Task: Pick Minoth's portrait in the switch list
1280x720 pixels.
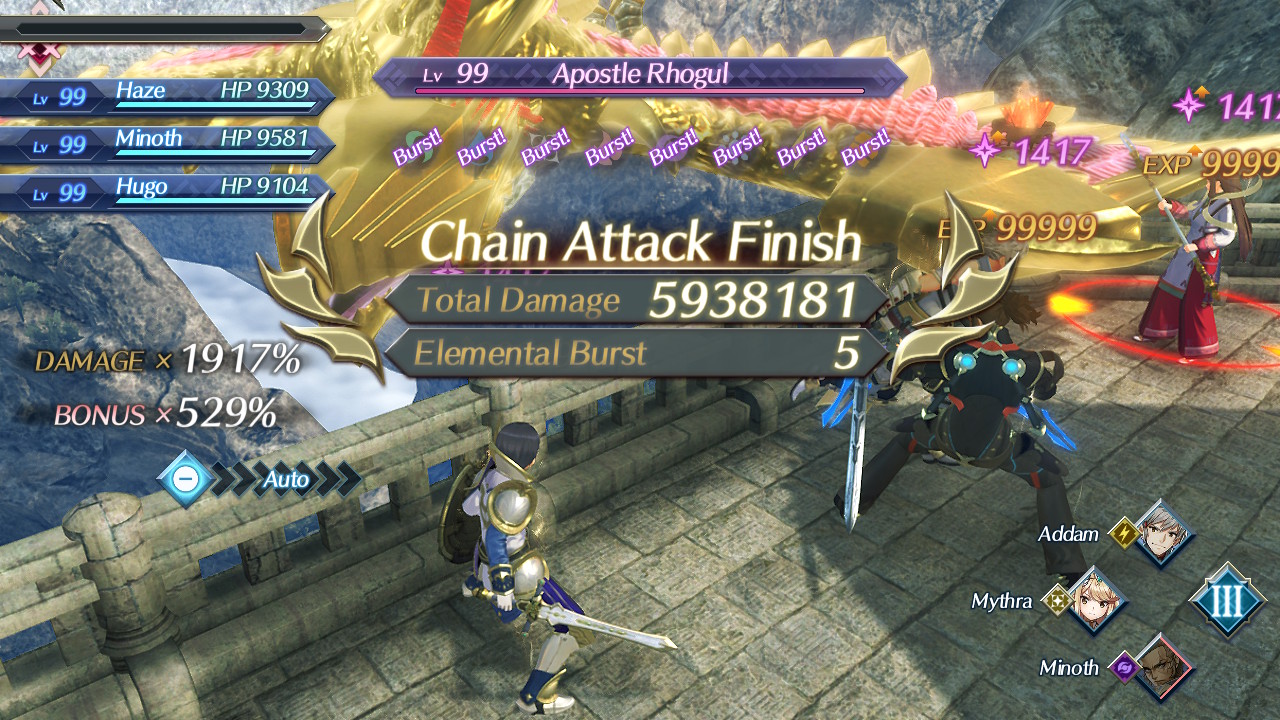Action: 1163,667
